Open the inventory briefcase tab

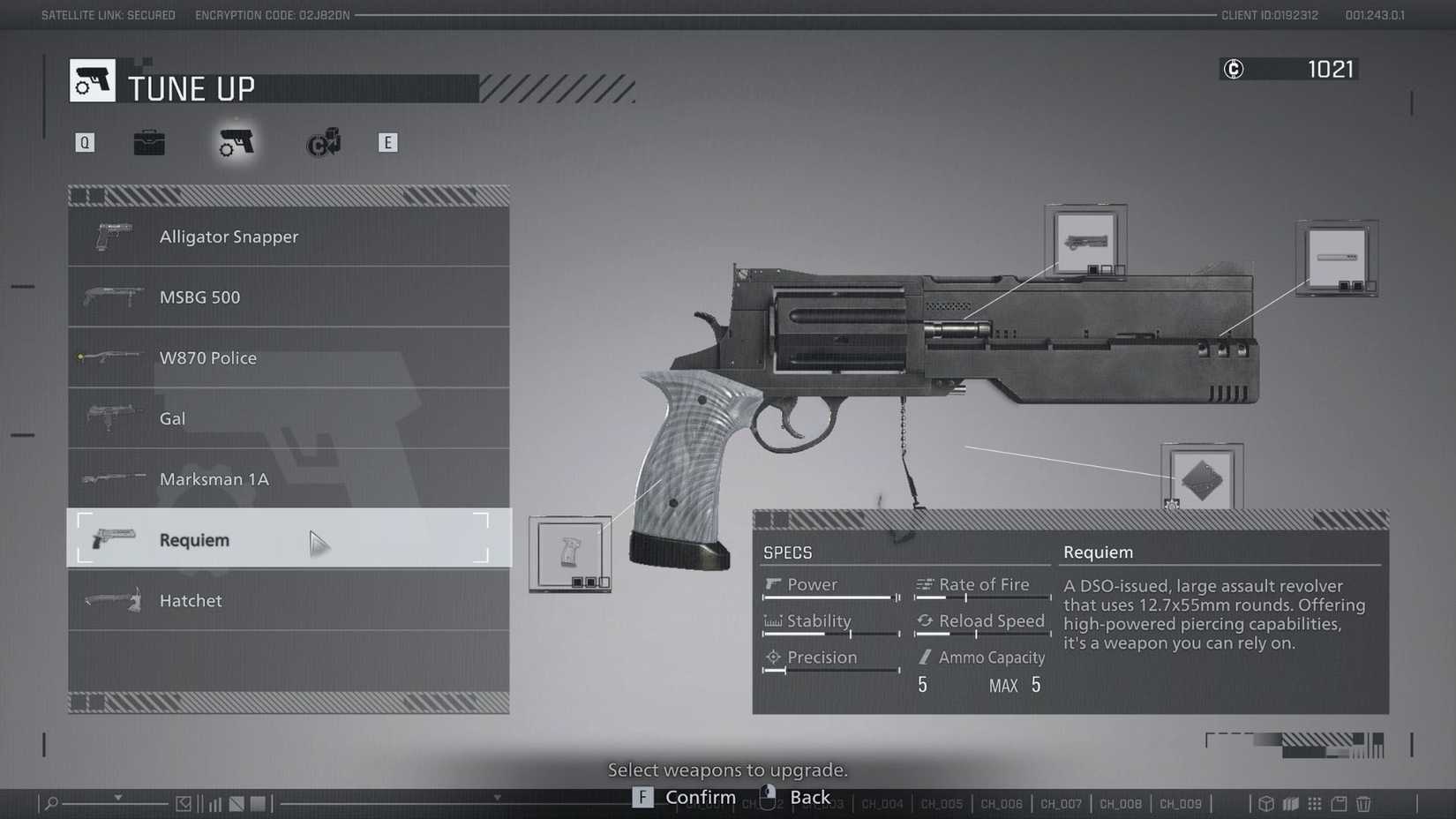coord(149,142)
